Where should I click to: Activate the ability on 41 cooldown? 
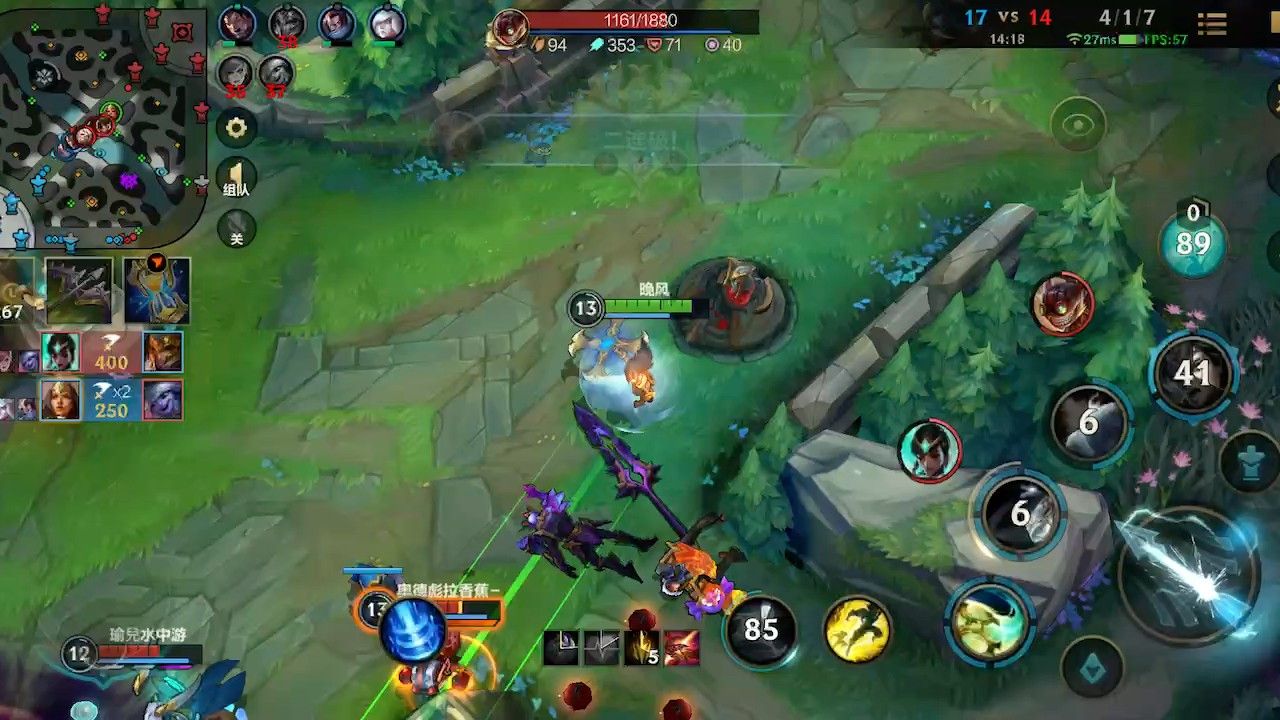click(x=1192, y=373)
